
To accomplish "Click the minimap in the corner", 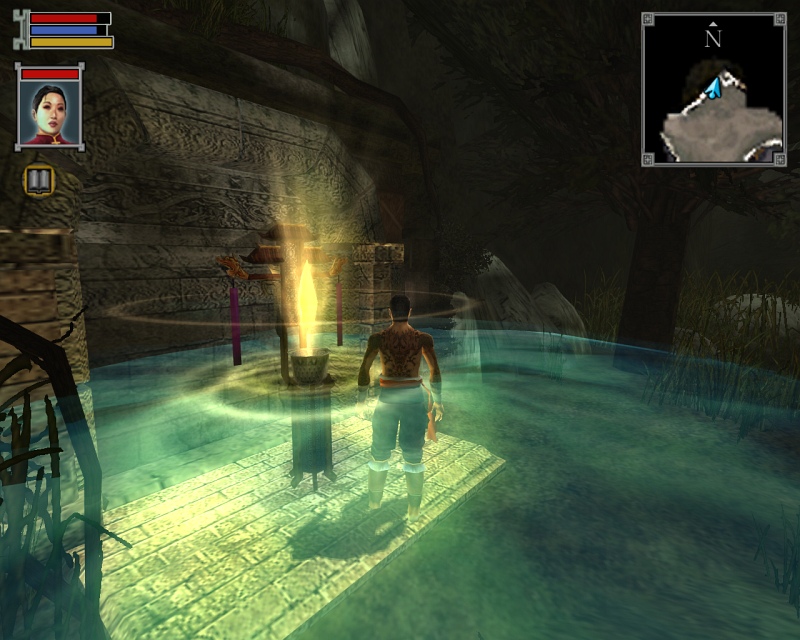I will click(x=713, y=89).
